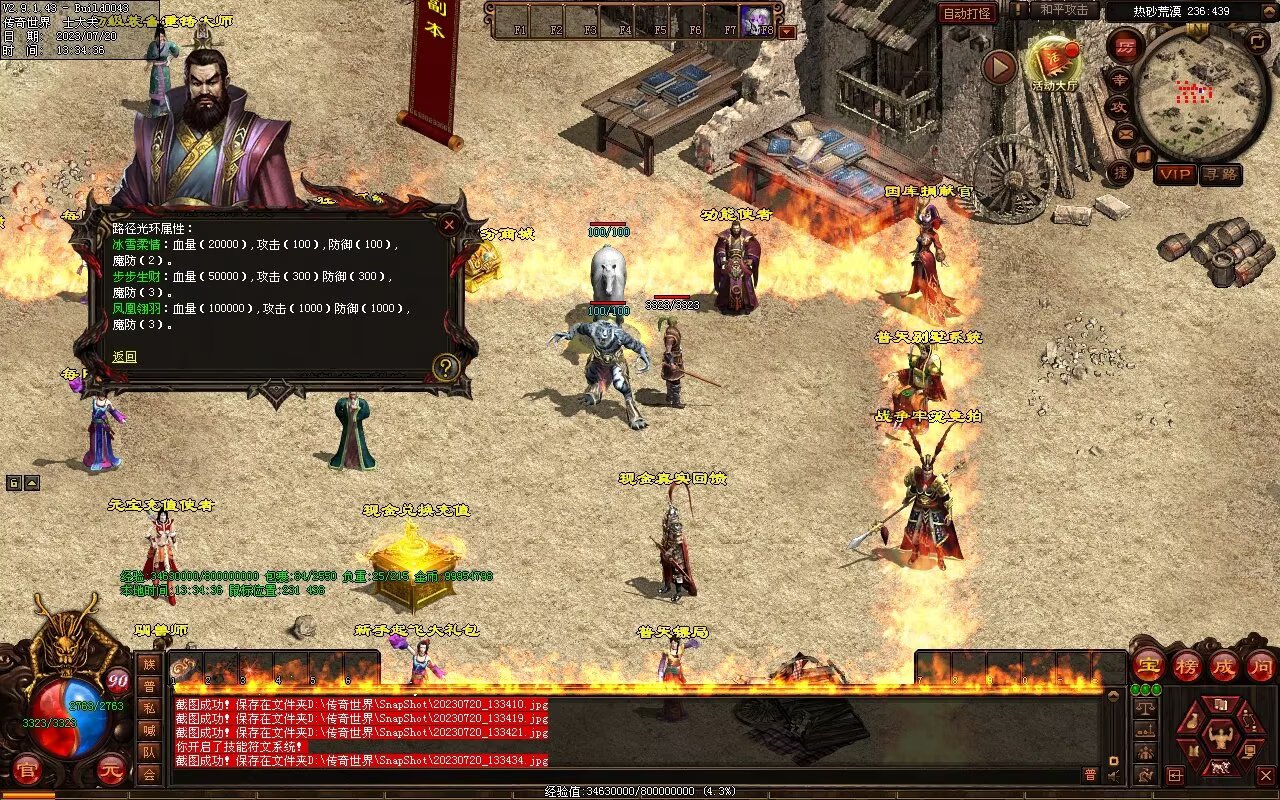Screen dimensions: 1280x800
Task: Close the path aura attributes dialog
Action: click(449, 224)
